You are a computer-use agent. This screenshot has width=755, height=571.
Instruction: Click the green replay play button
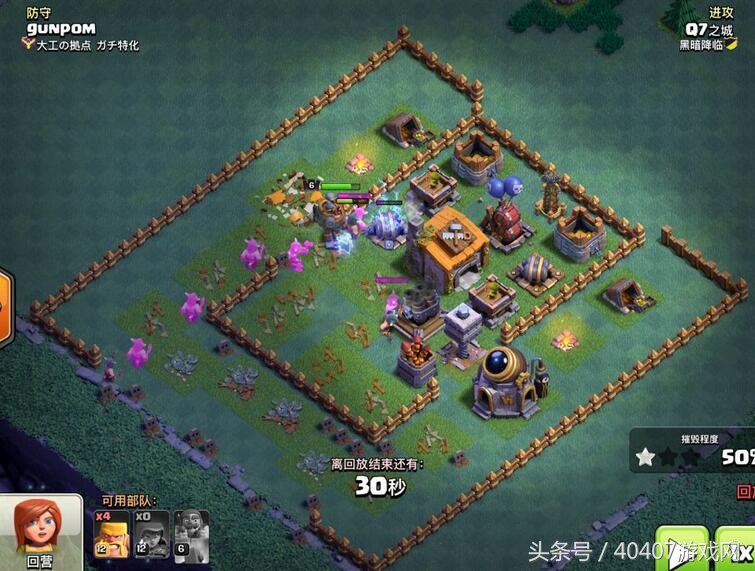coord(682,548)
